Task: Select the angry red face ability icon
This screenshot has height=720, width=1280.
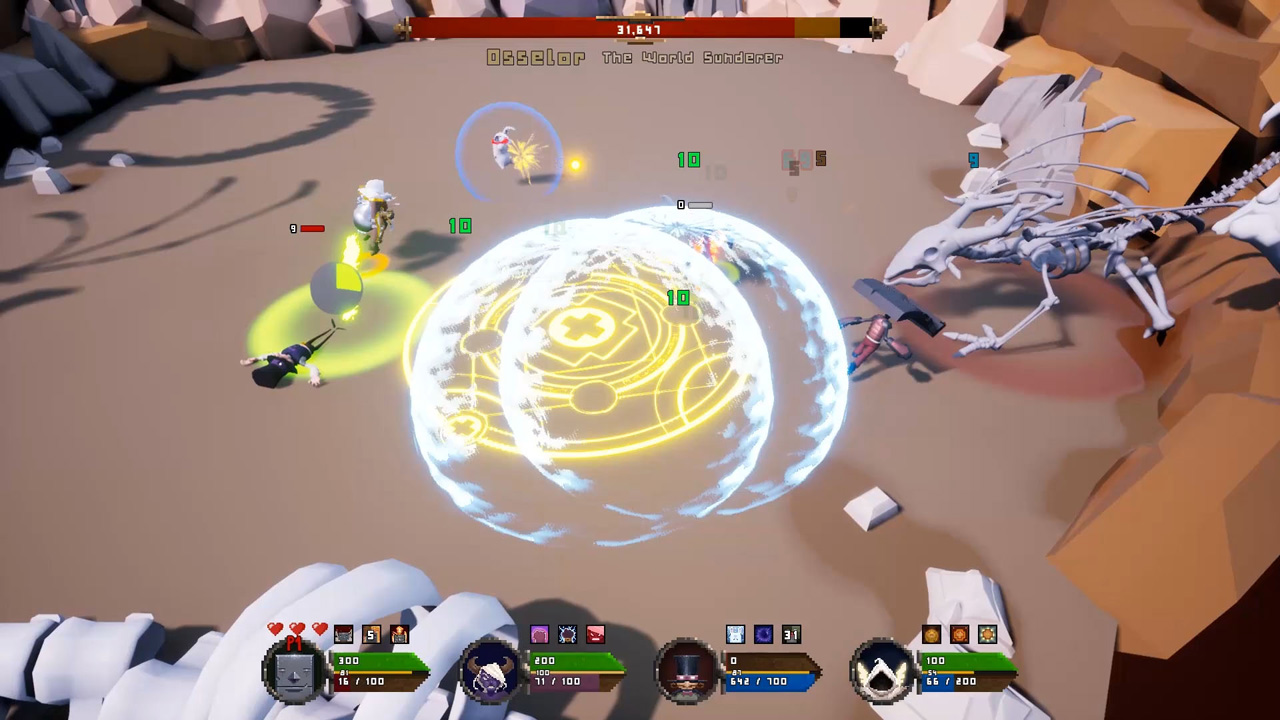Action: 595,634
